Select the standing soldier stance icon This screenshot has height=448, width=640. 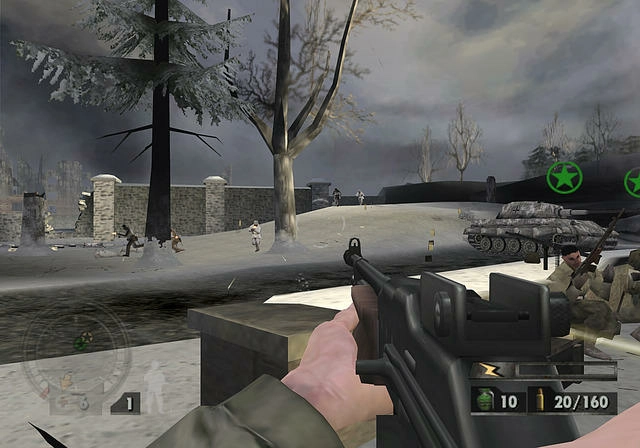click(155, 387)
